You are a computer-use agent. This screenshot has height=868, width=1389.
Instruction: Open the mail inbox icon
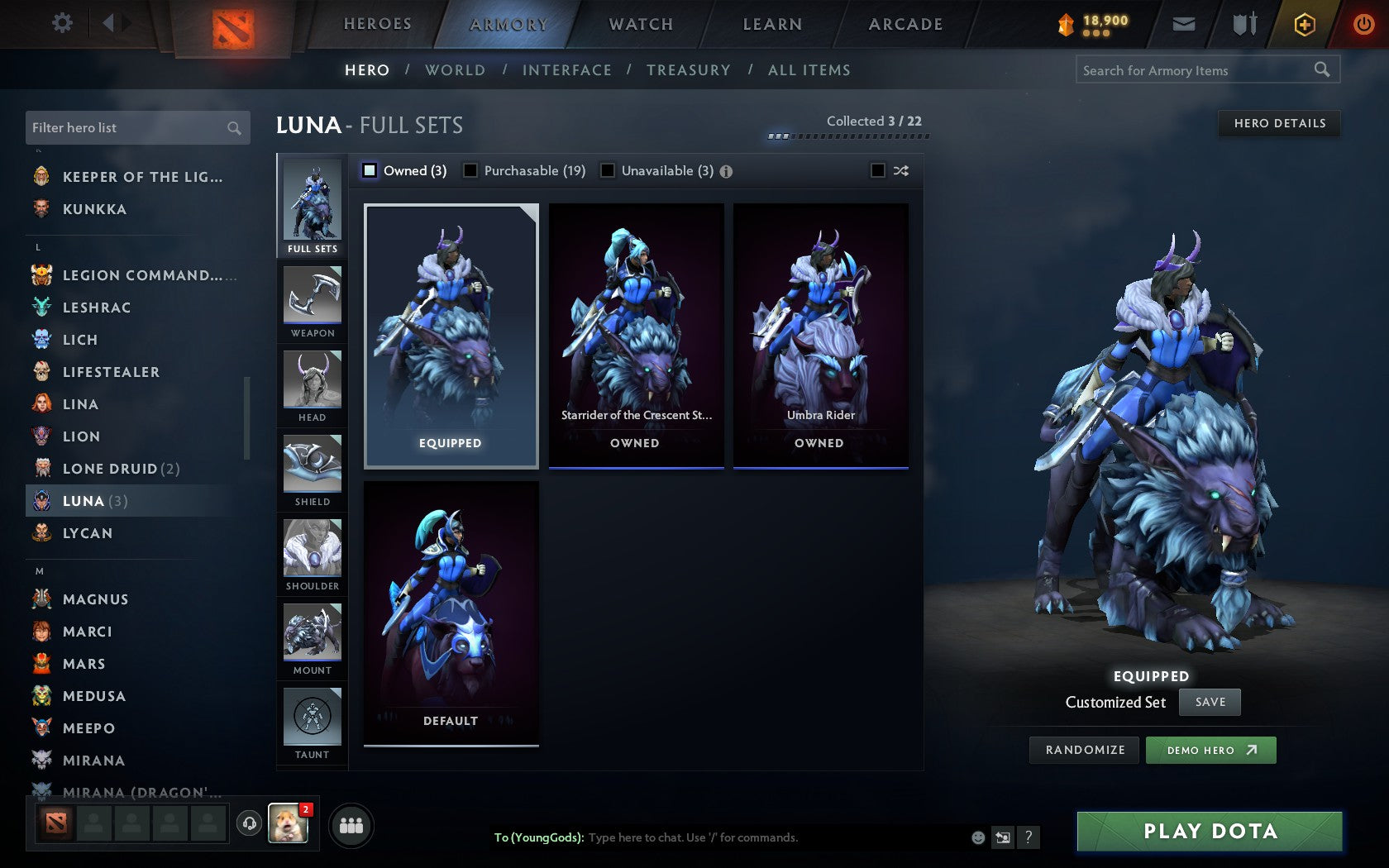click(x=1184, y=24)
